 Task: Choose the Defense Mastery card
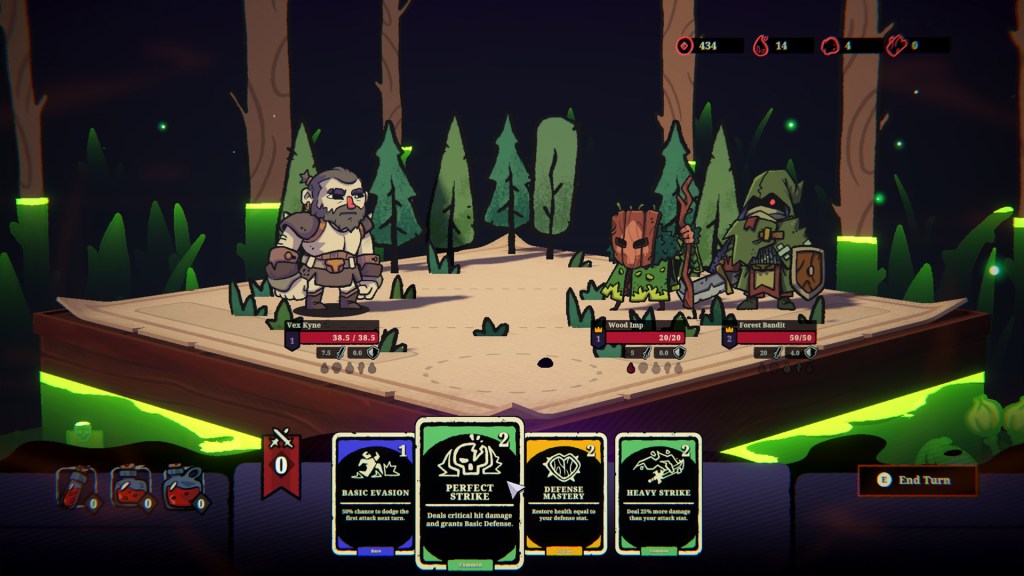[x=565, y=492]
